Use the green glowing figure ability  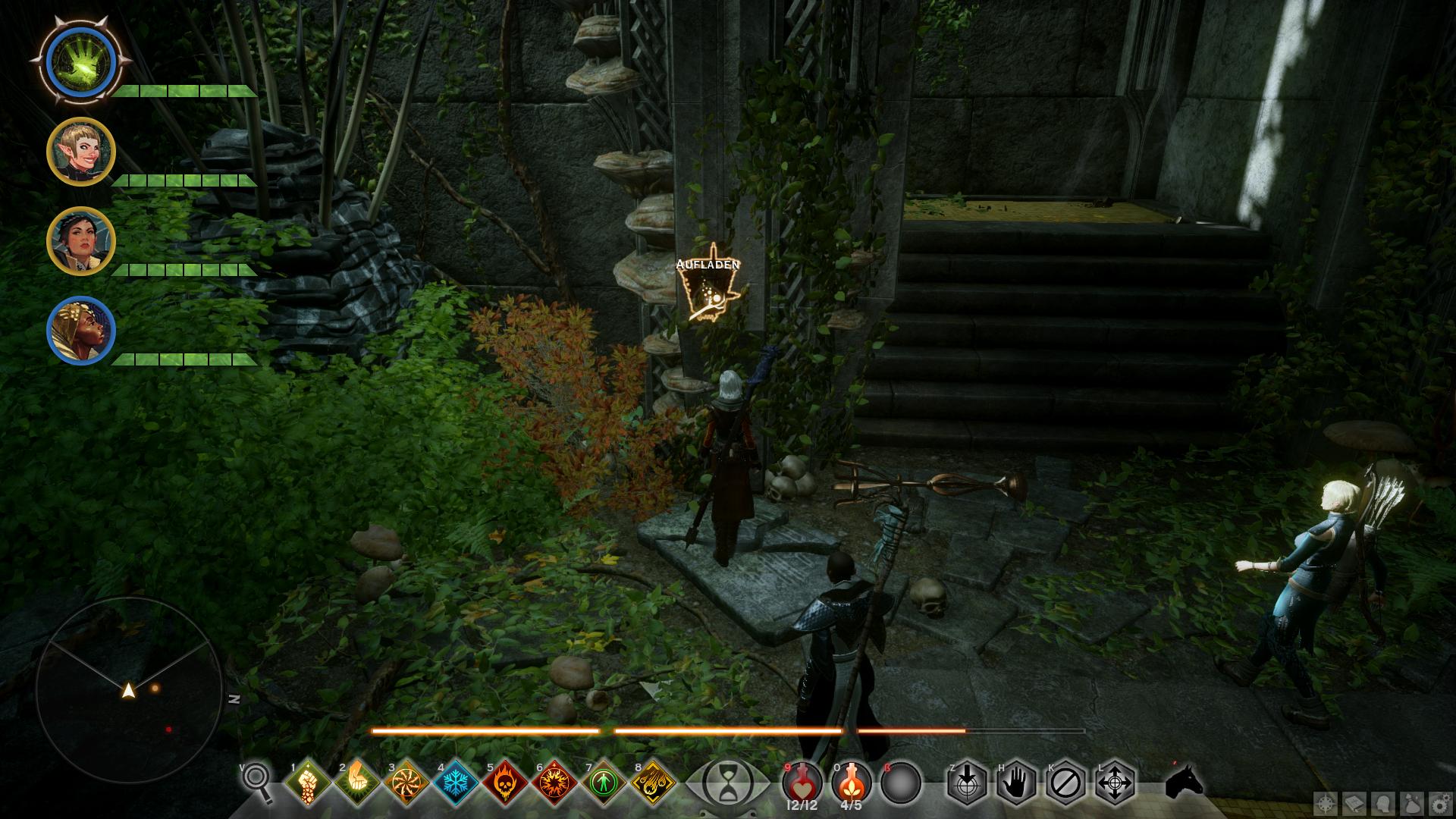[604, 783]
